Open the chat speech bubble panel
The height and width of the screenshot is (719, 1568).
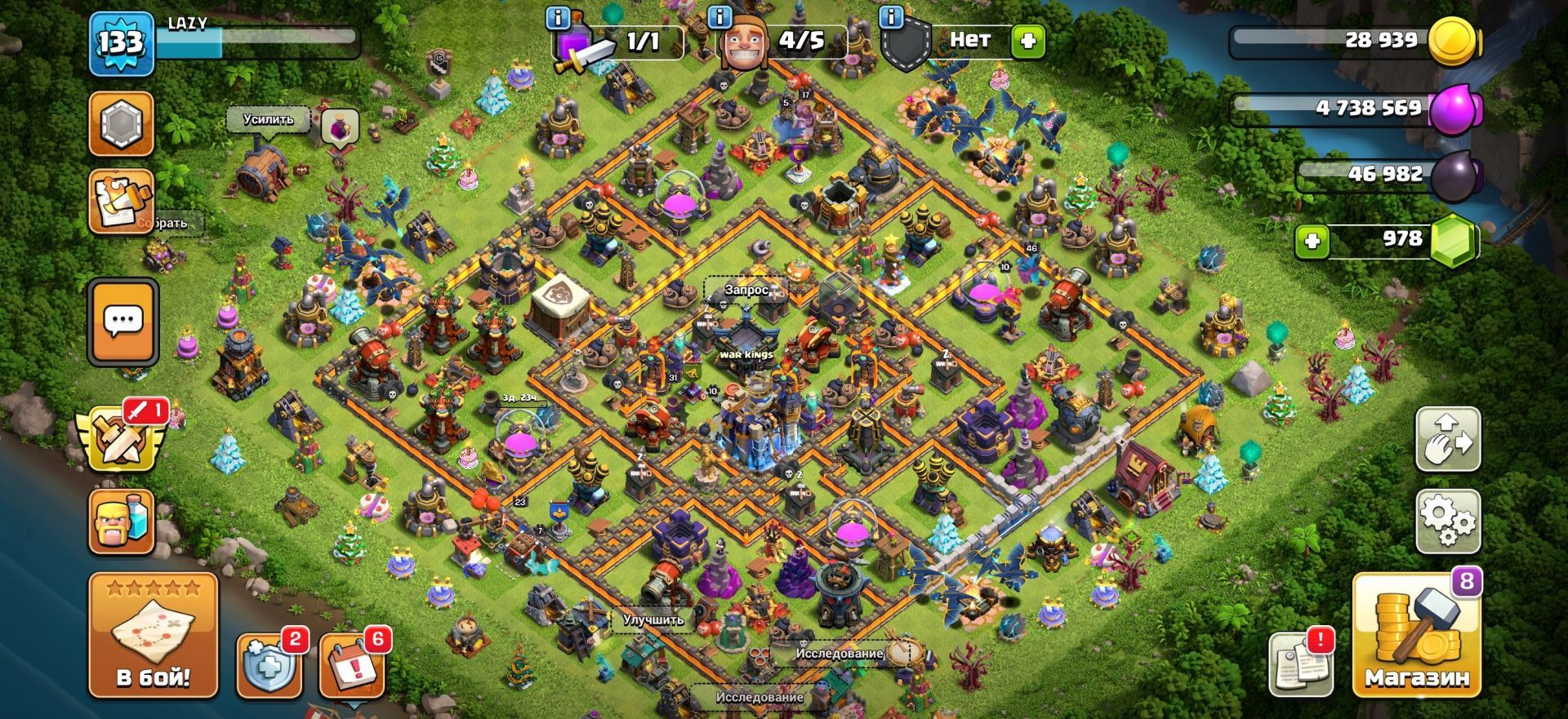[x=123, y=322]
